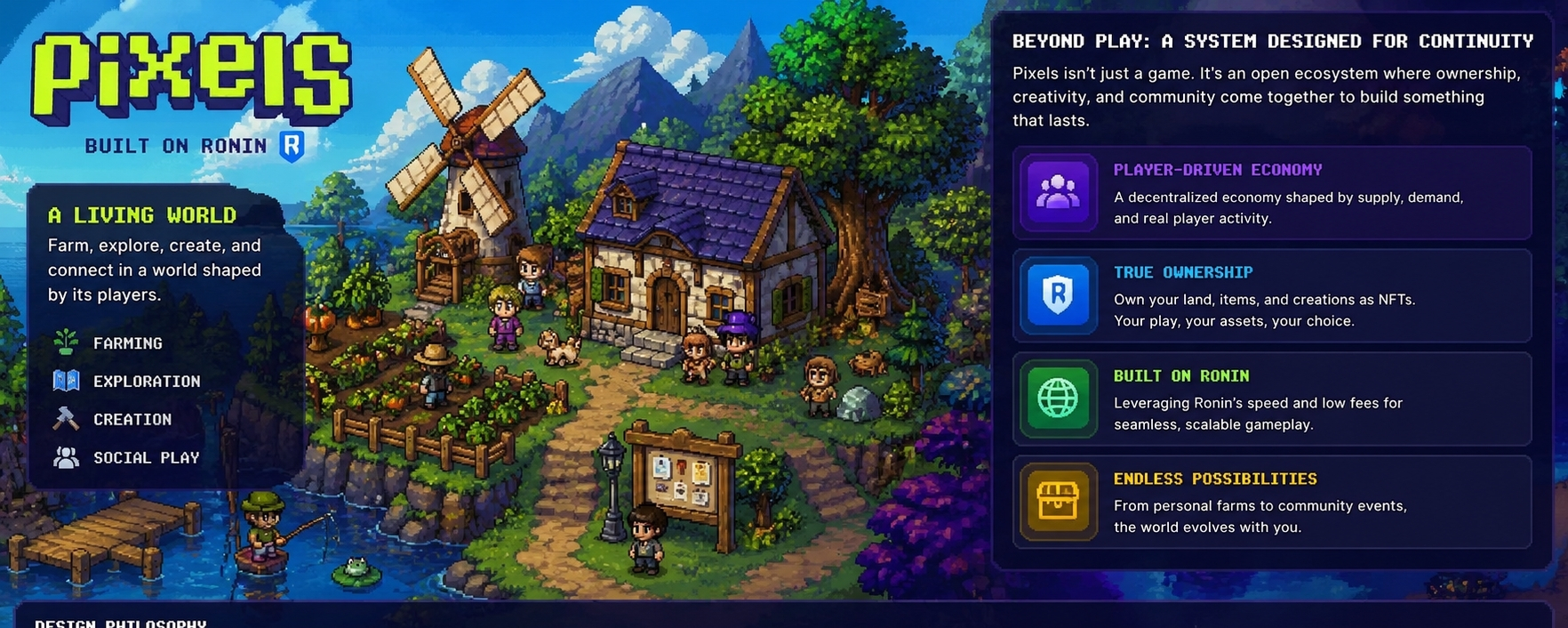The height and width of the screenshot is (628, 1568).
Task: Select the True Ownership card
Action: [1271, 296]
